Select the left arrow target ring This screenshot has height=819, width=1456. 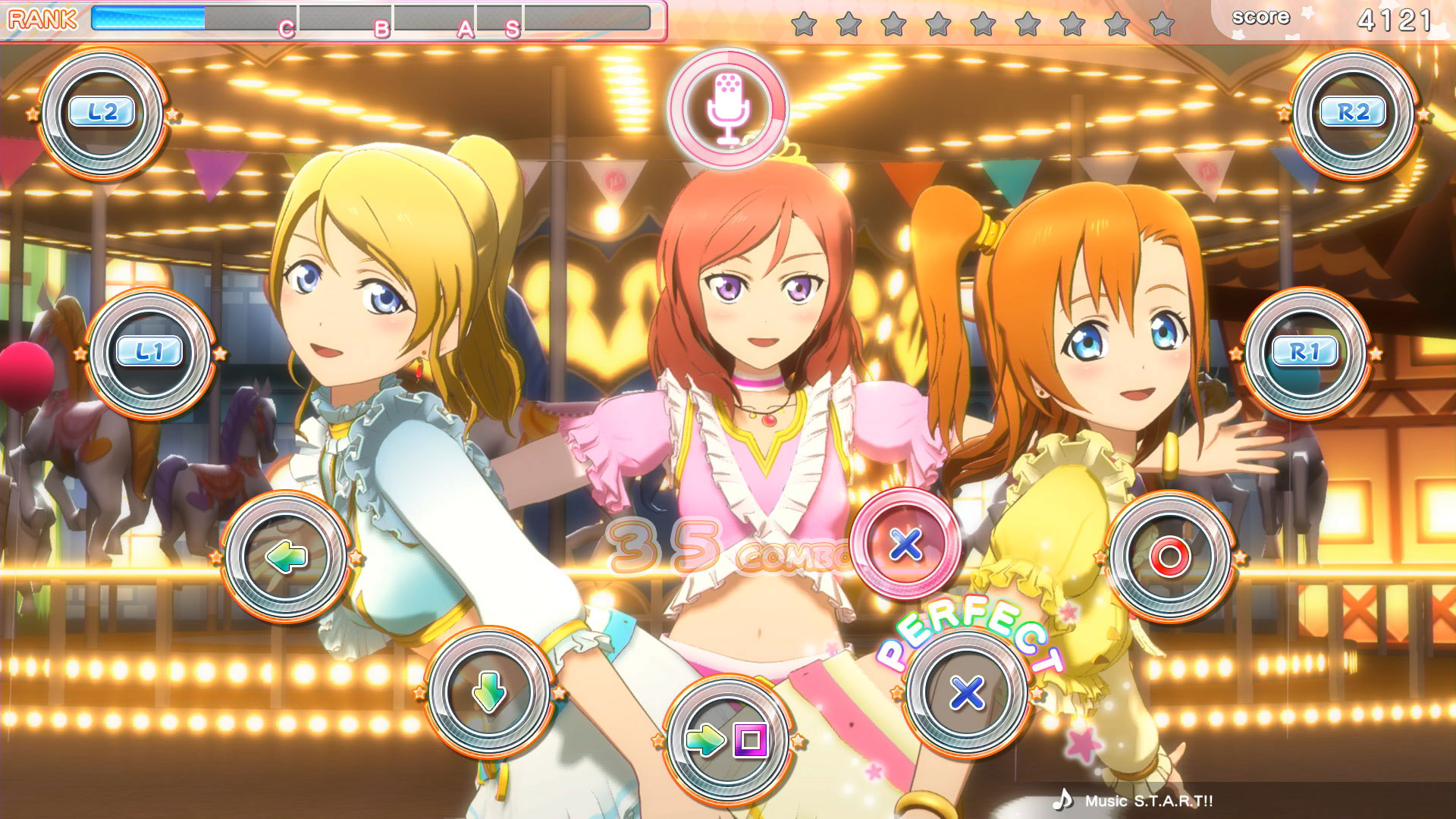[x=286, y=557]
